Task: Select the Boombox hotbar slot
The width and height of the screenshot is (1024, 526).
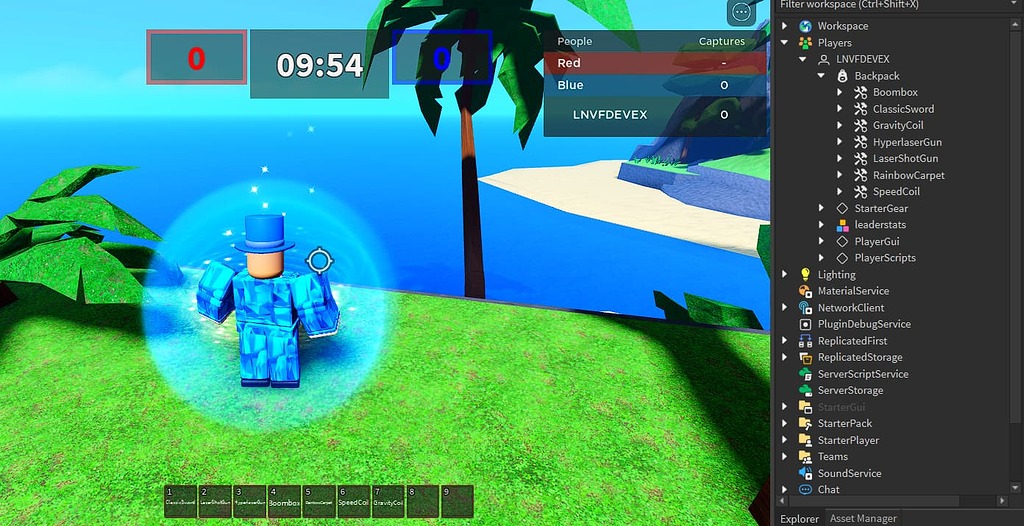Action: 284,501
